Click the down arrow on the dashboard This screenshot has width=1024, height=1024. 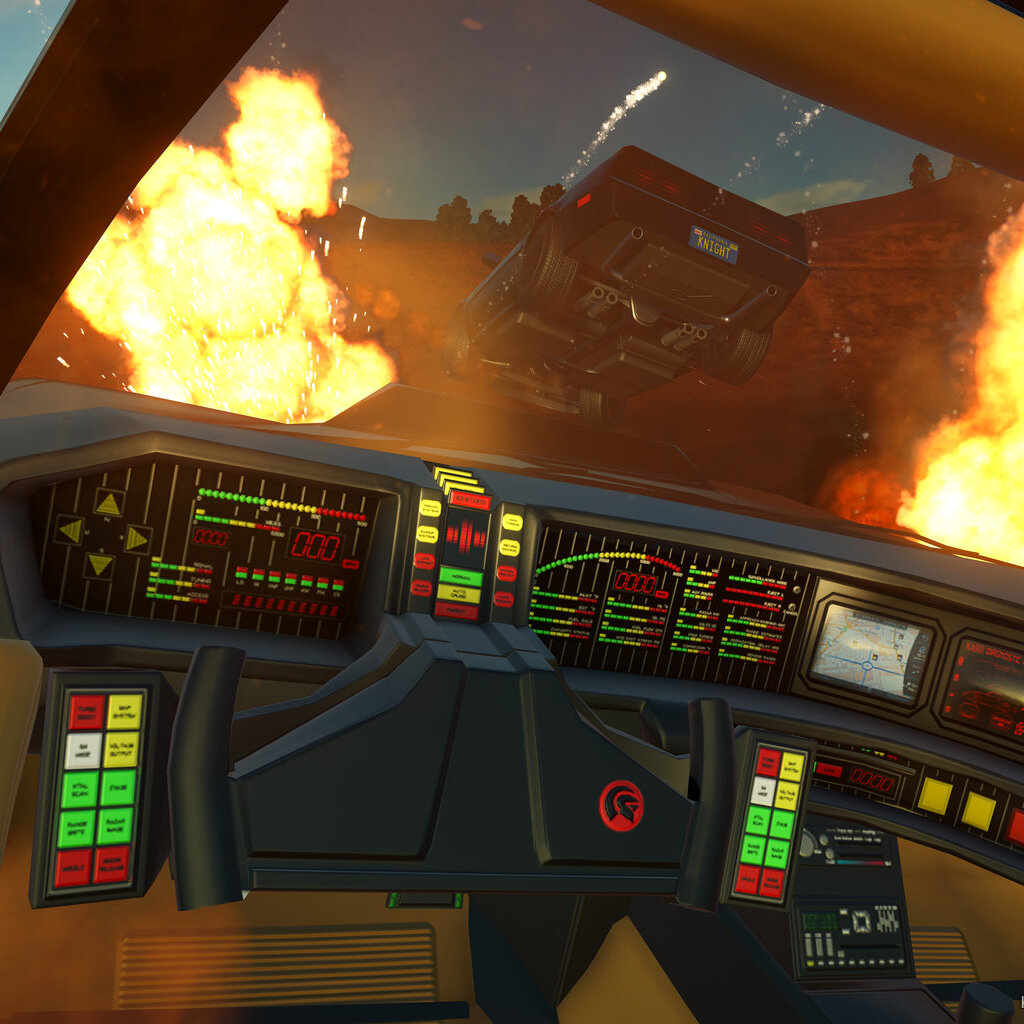click(x=98, y=565)
